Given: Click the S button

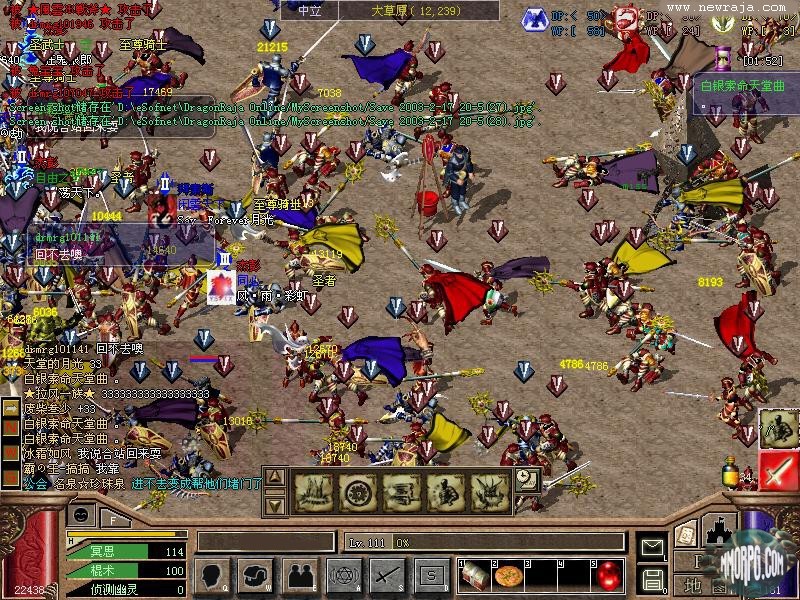Looking at the screenshot, I should click(x=431, y=575).
